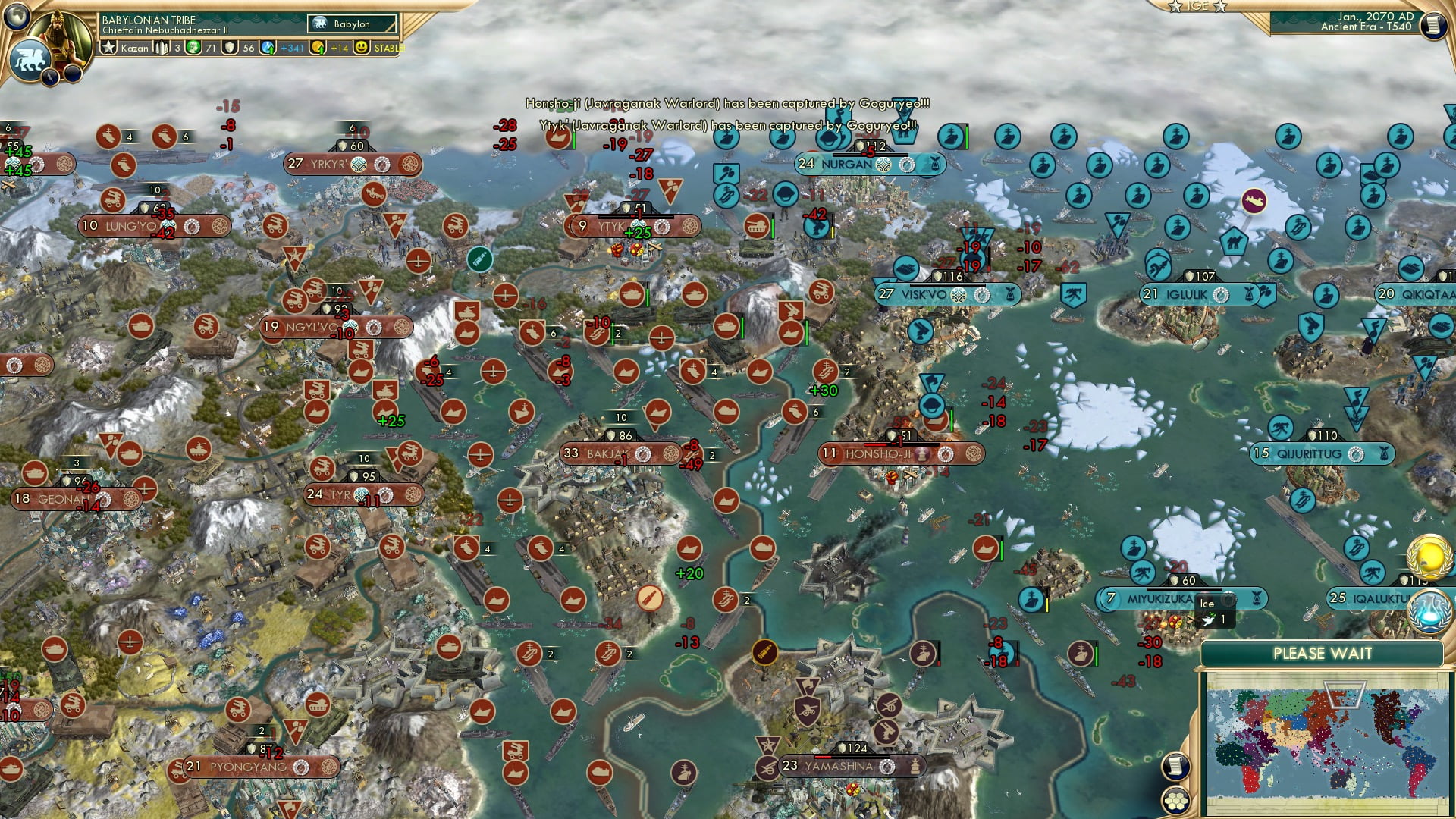Click the blue science beaker icon below the trophy
Image resolution: width=1456 pixels, height=819 pixels.
tap(1429, 611)
